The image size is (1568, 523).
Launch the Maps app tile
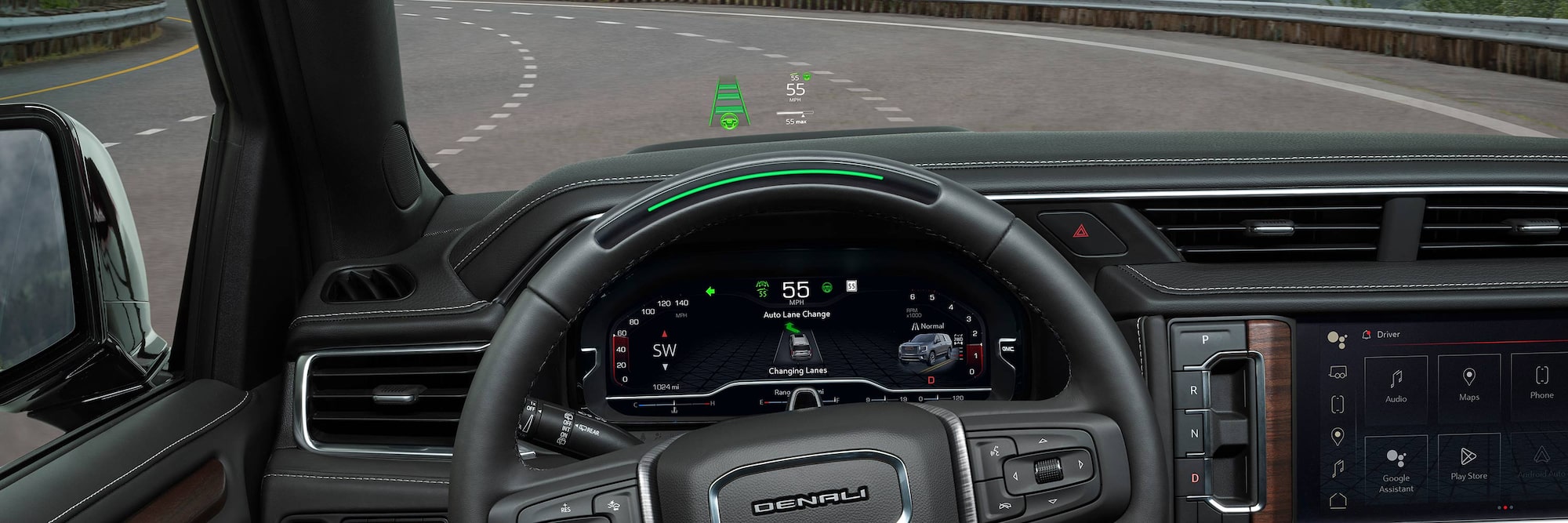[1469, 383]
